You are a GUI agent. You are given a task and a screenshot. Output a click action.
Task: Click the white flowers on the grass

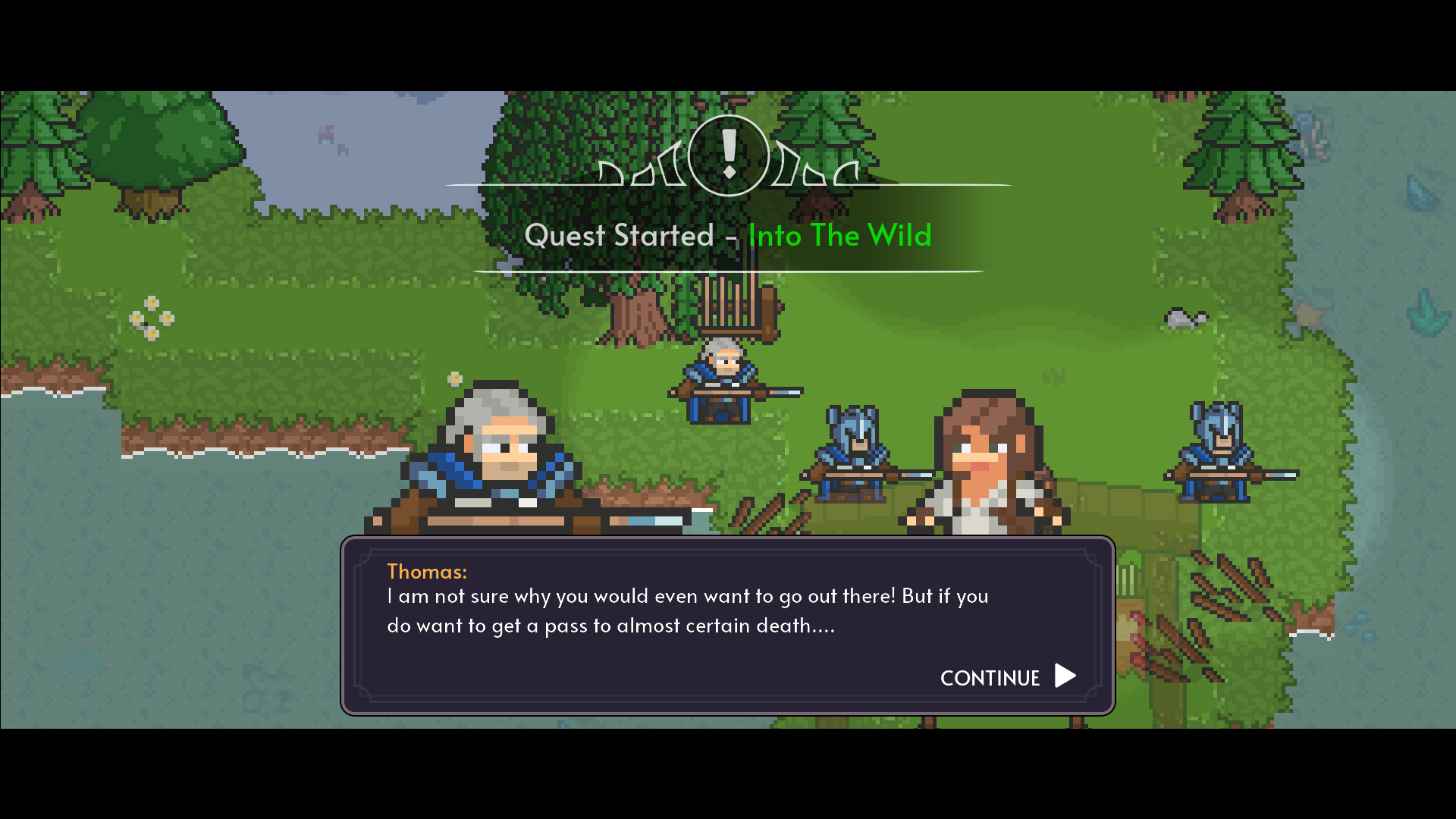152,318
